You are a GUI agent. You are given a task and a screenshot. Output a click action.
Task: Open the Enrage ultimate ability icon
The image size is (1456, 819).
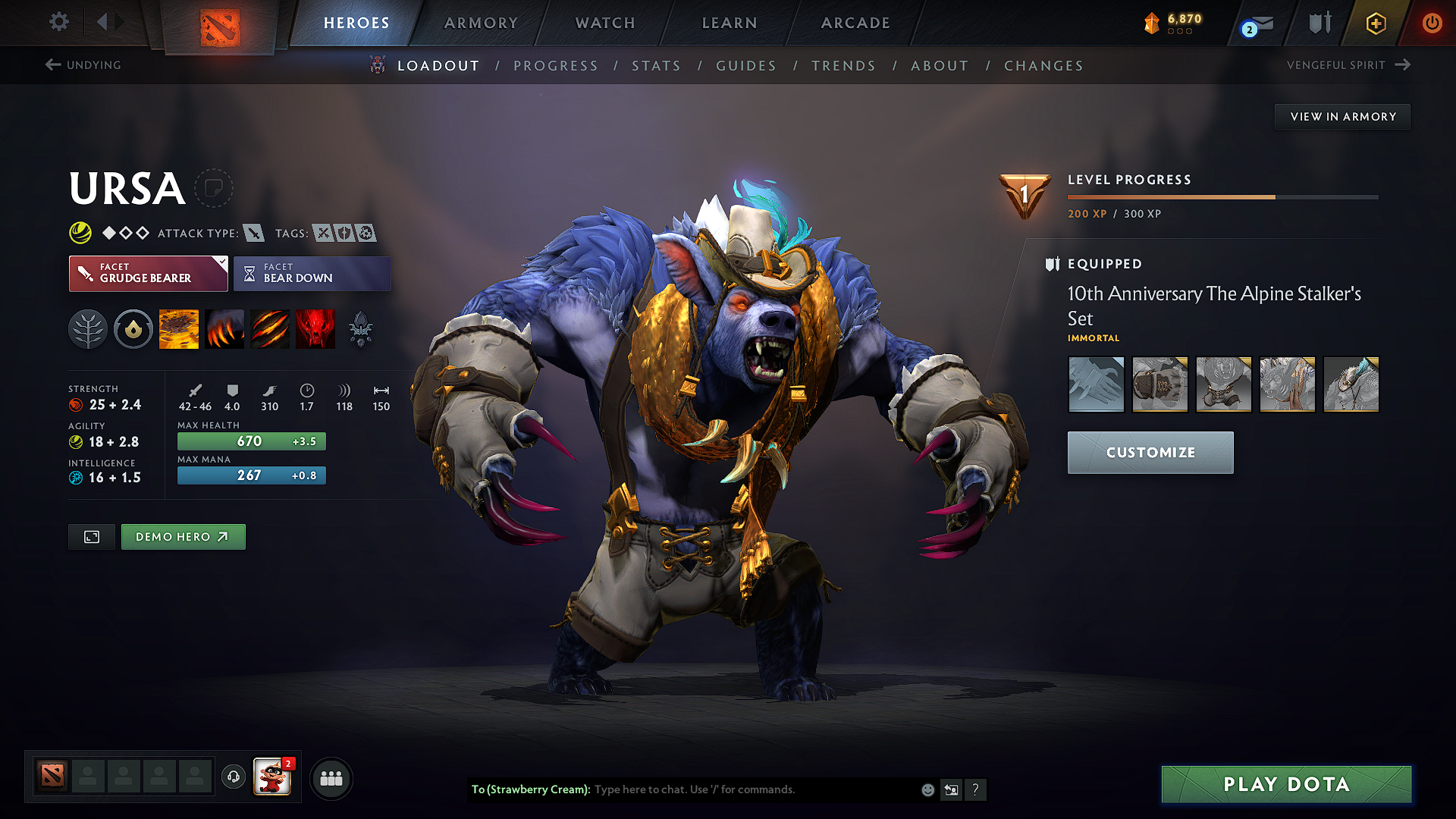[x=315, y=328]
